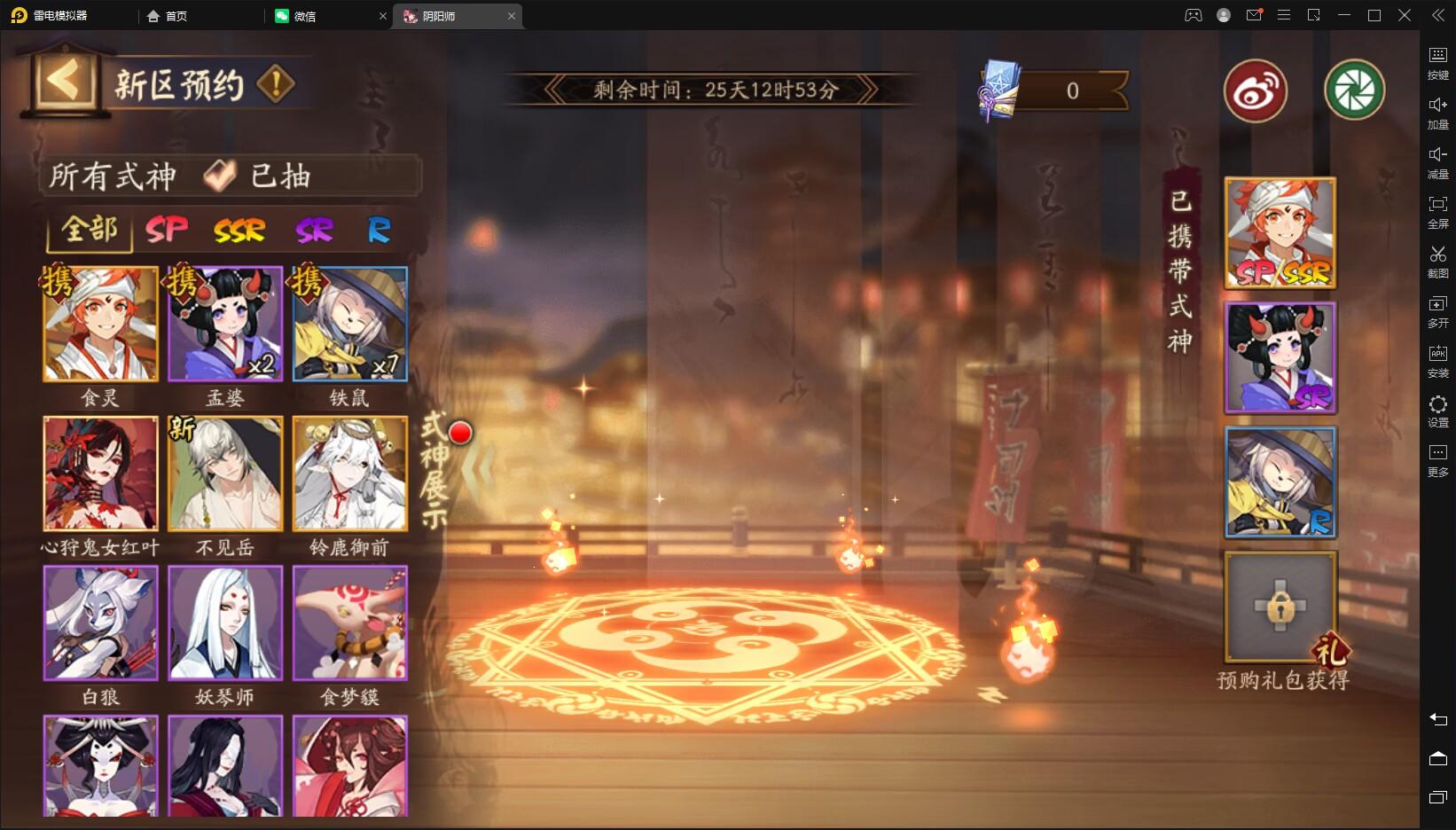Toggle the R rarity filter
This screenshot has width=1456, height=830.
tap(379, 230)
